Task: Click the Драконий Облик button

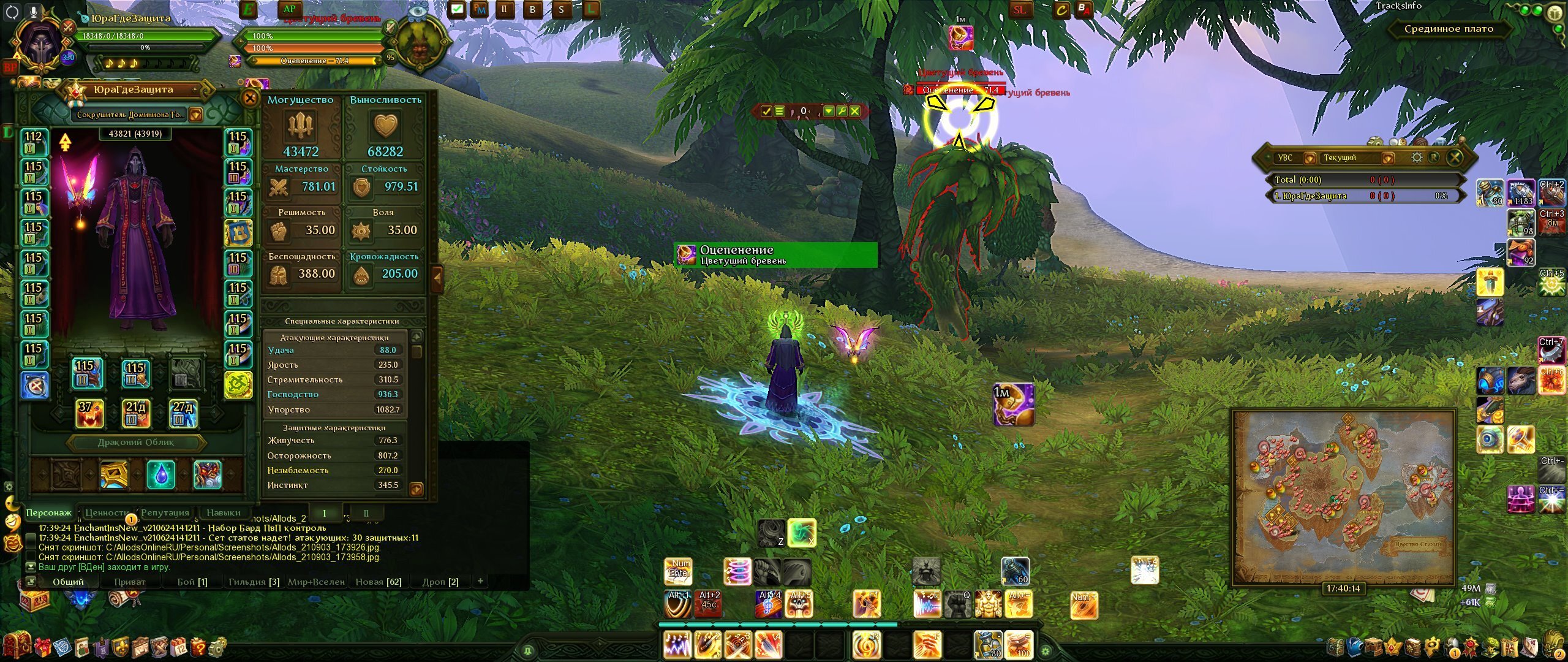Action: [135, 443]
